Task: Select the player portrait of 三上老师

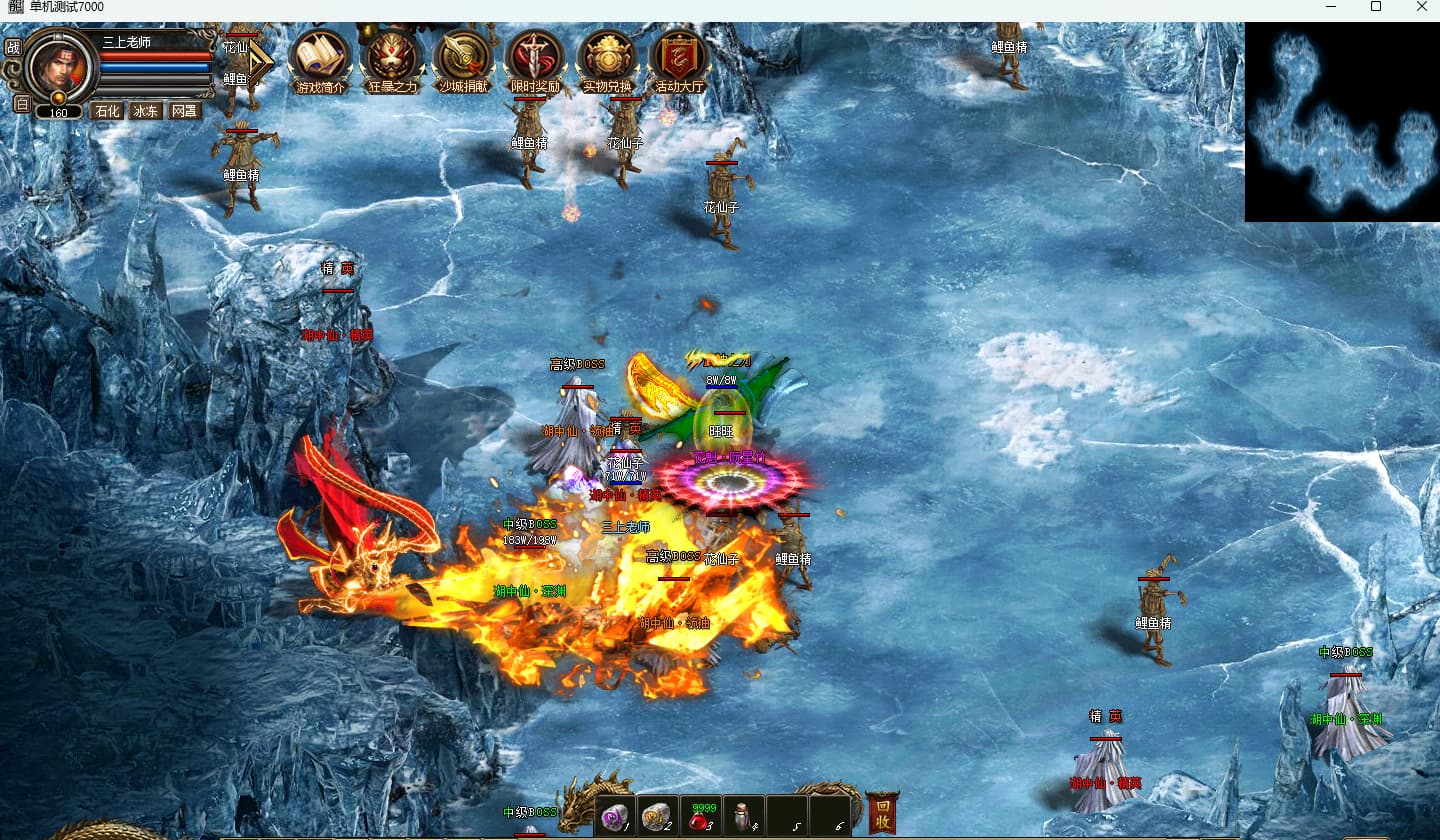Action: [60, 64]
